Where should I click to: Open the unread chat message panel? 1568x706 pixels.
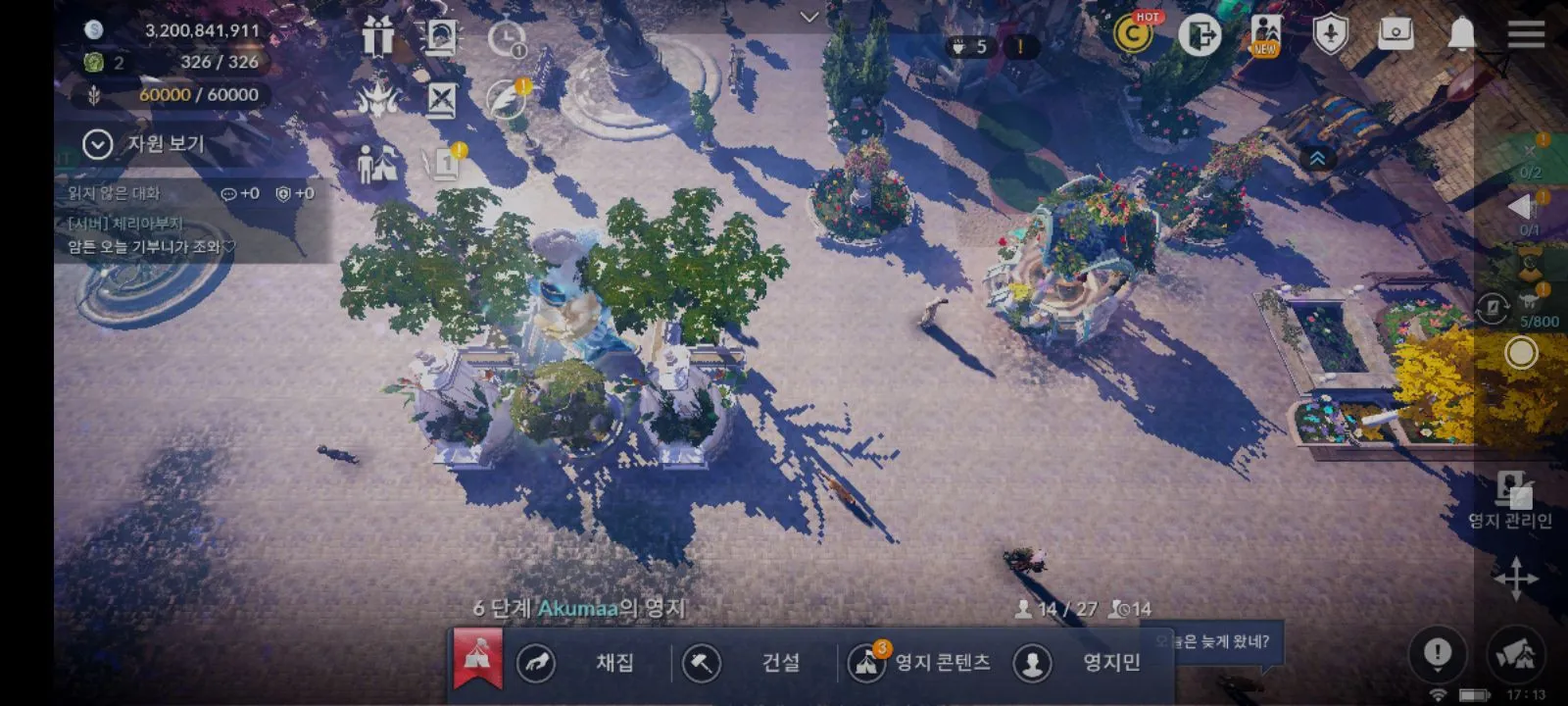[191, 221]
